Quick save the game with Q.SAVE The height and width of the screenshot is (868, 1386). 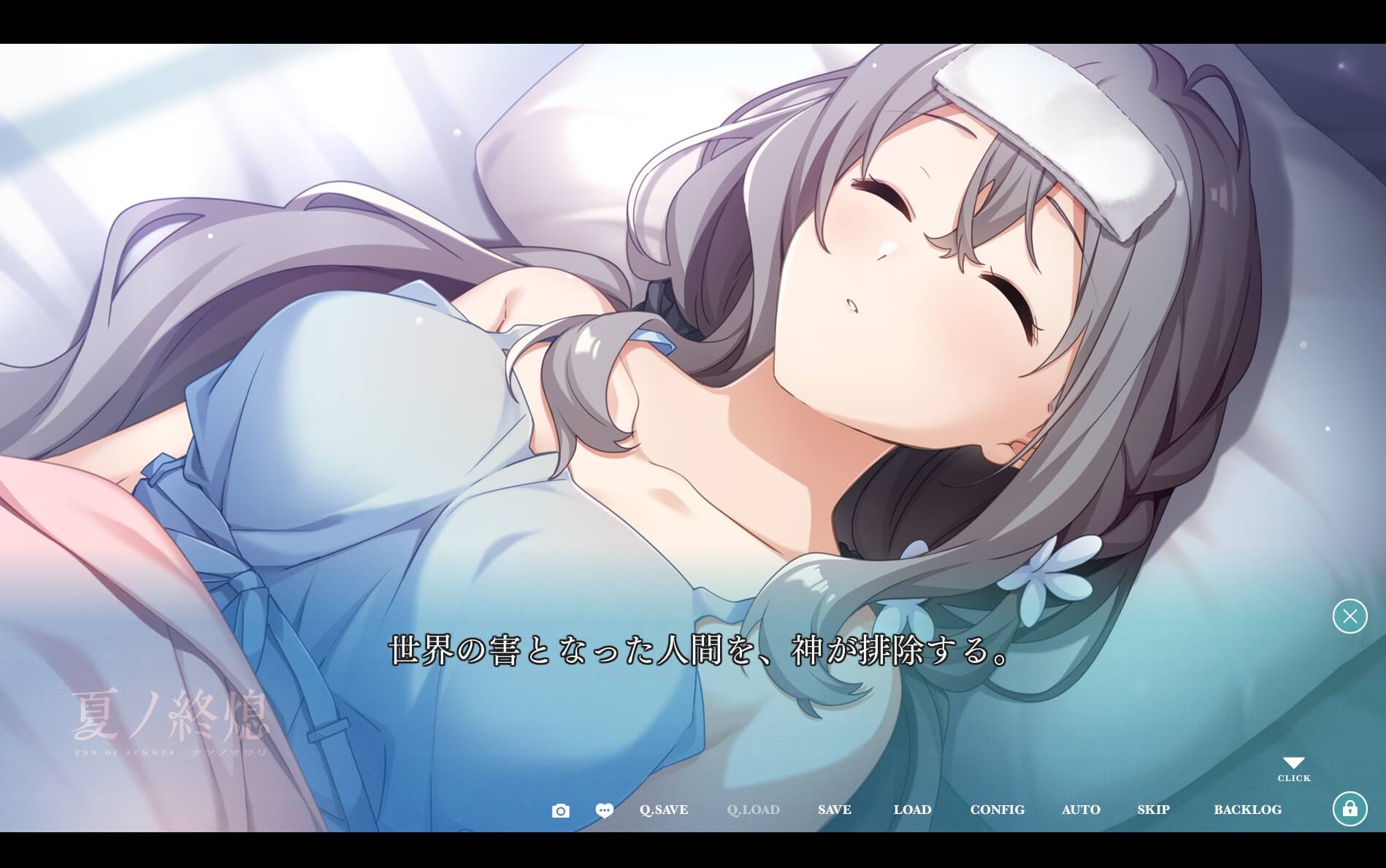[663, 810]
